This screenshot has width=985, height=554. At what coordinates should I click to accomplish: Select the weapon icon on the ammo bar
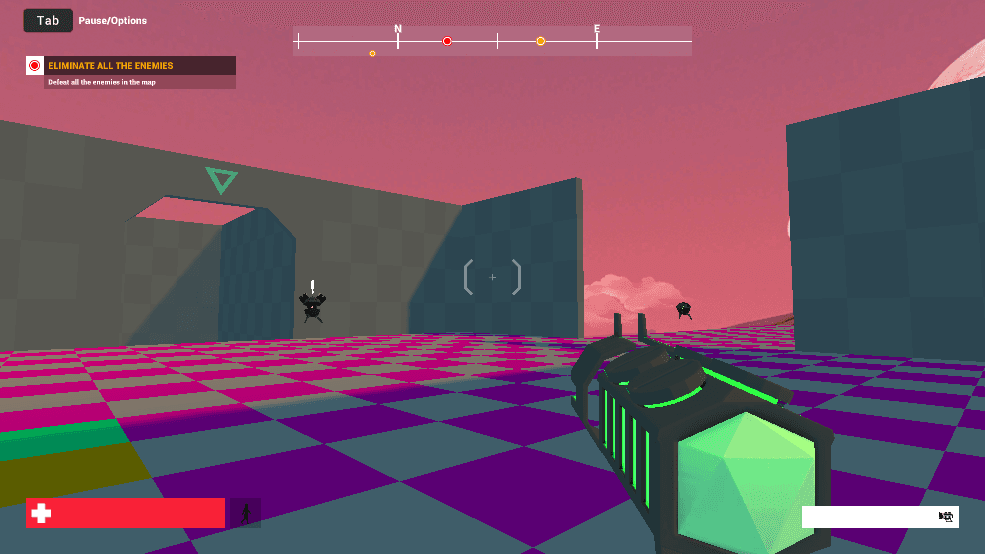[945, 516]
